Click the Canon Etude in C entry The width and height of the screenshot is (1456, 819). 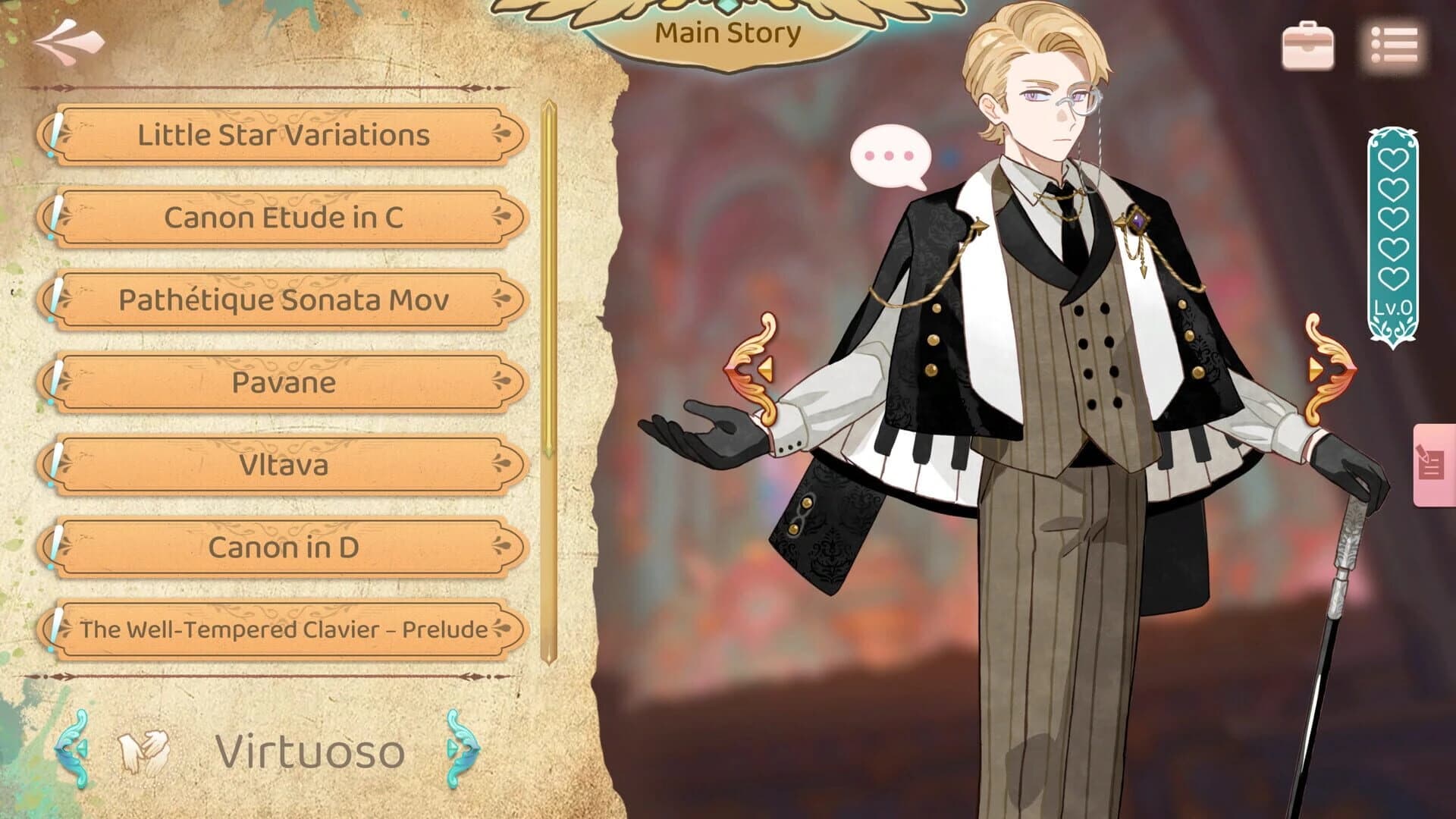tap(284, 218)
